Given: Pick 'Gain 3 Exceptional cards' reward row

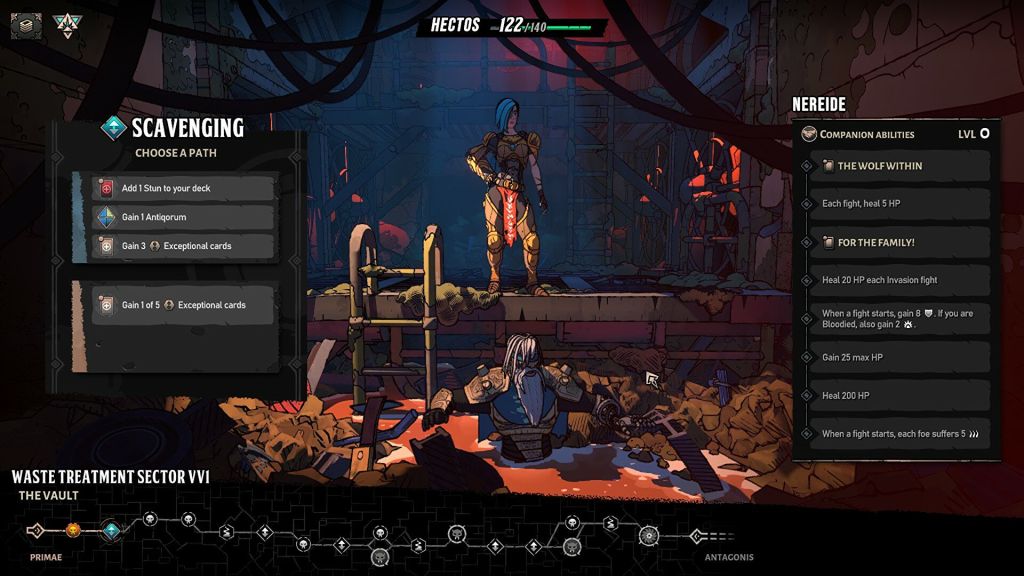Looking at the screenshot, I should (x=183, y=246).
